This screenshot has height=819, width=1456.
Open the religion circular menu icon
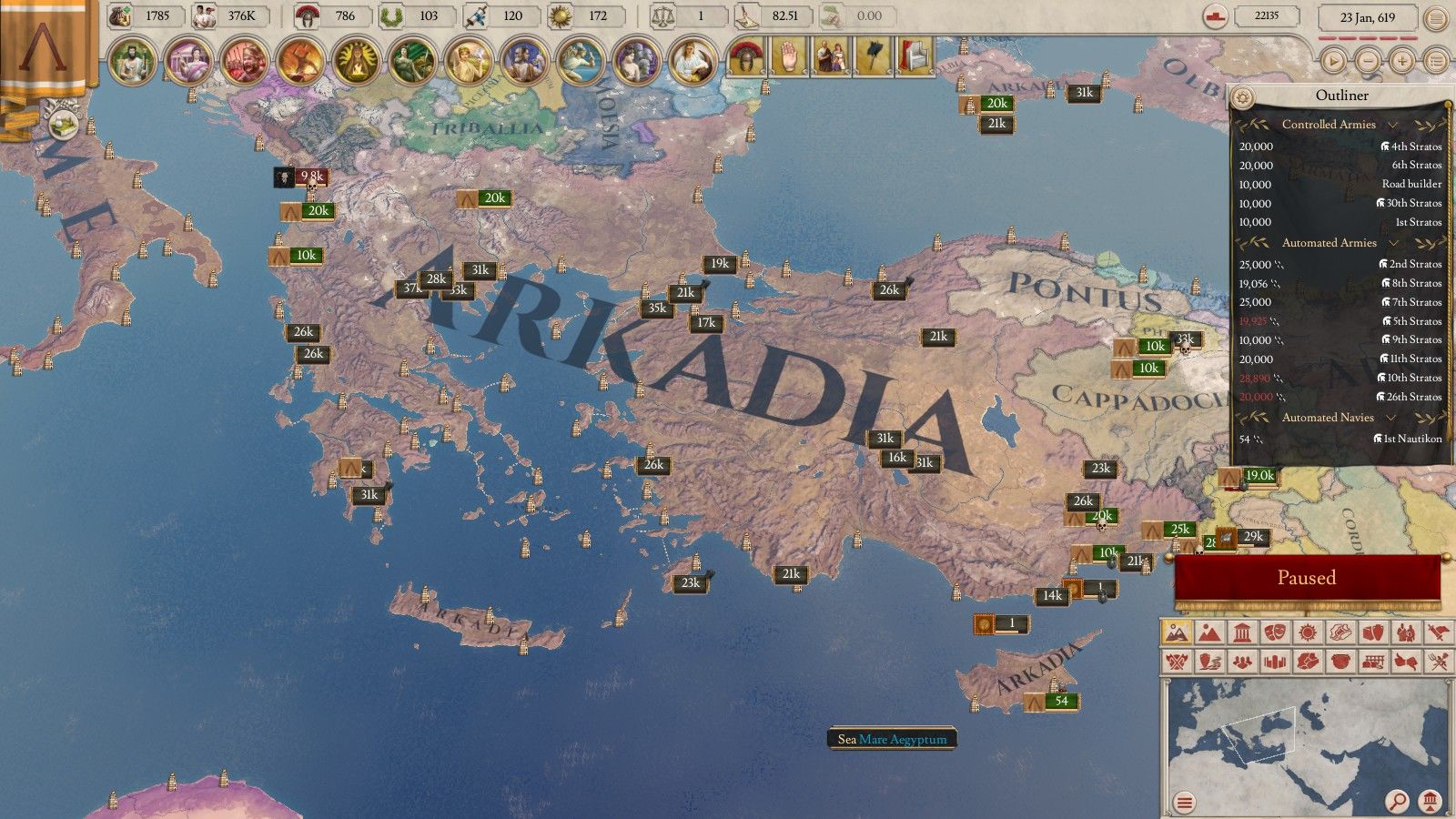[357, 56]
